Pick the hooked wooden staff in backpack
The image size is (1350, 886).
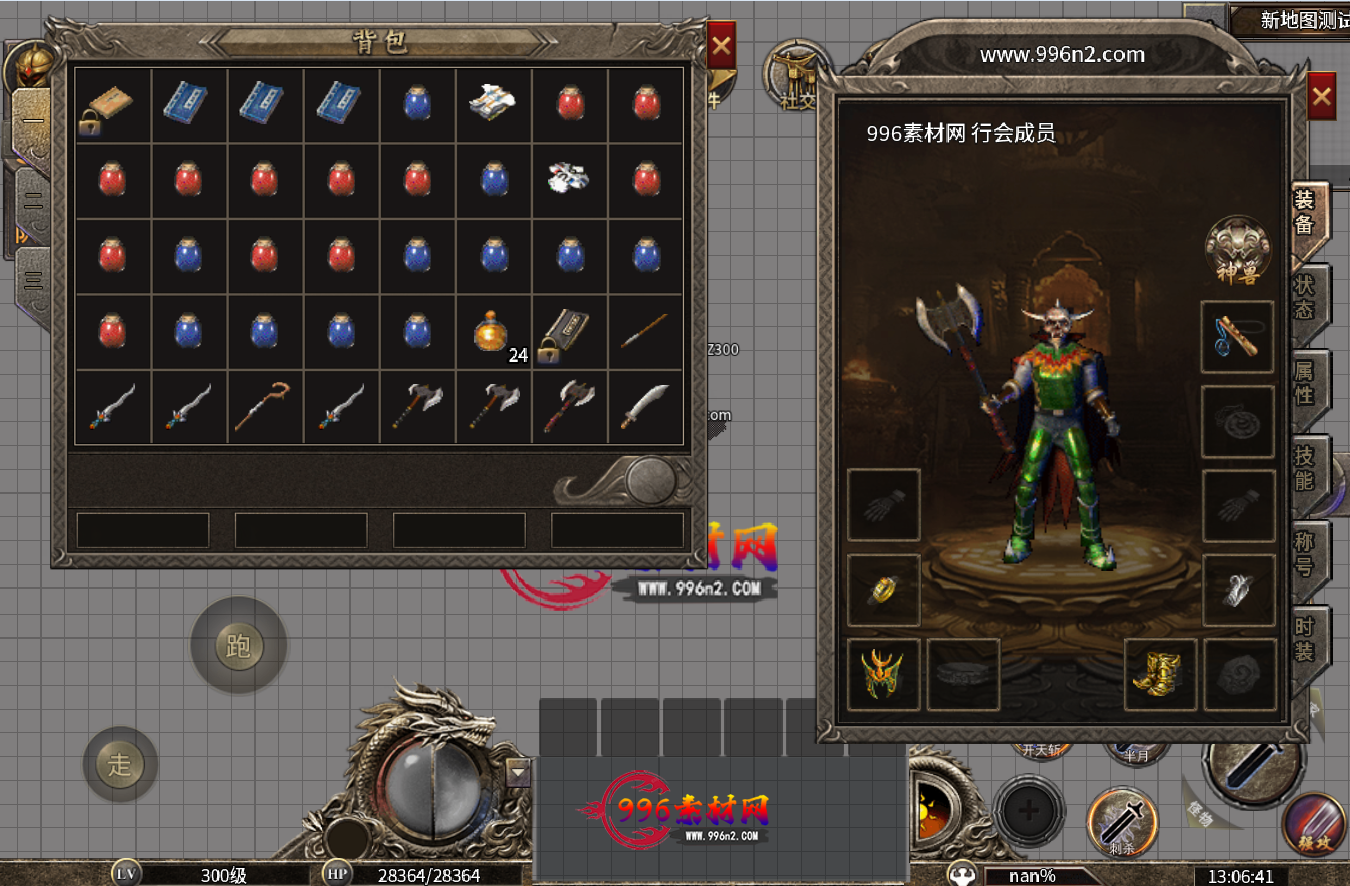[x=264, y=406]
